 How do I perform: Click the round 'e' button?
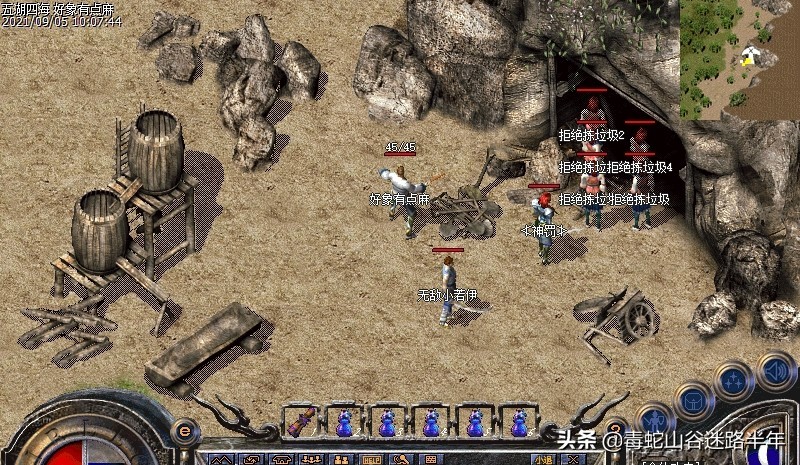click(x=183, y=431)
